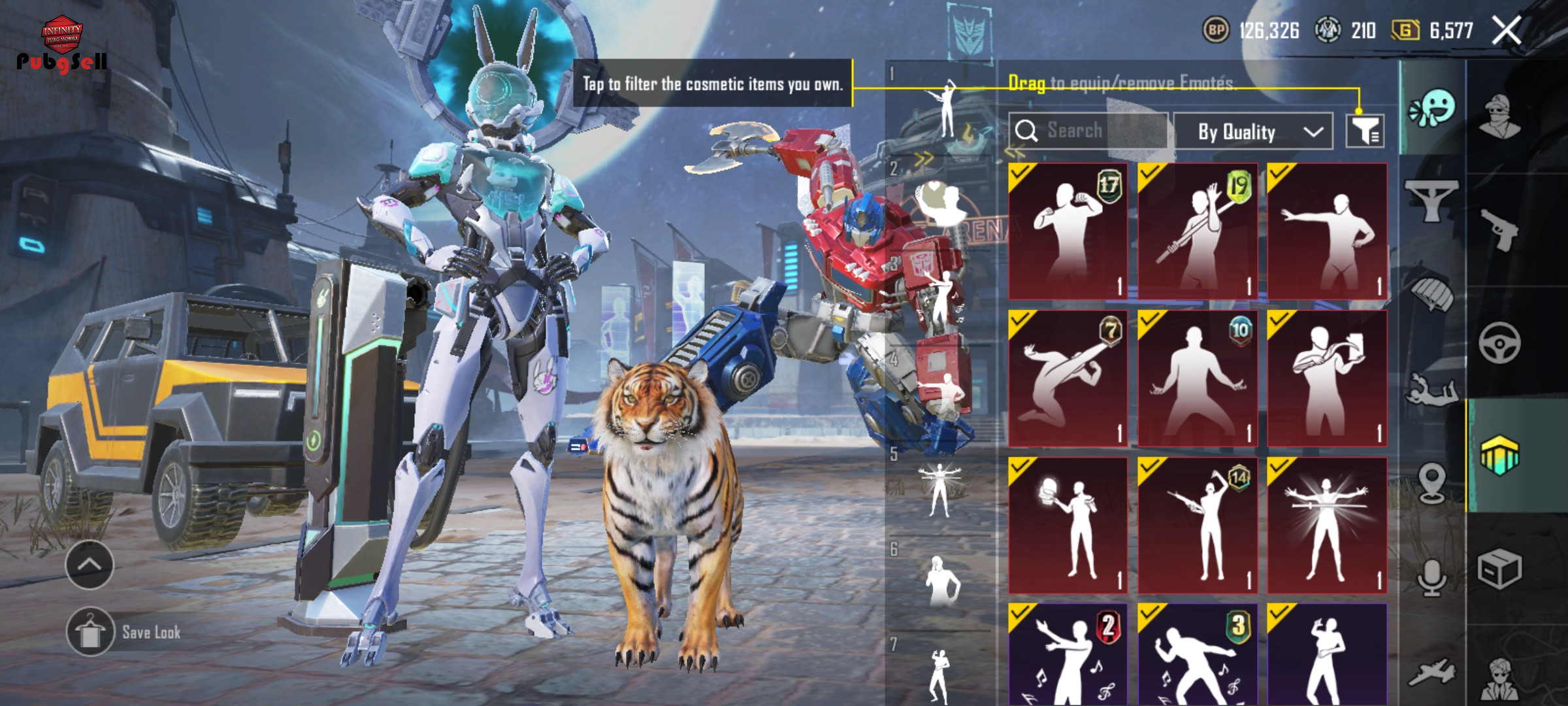Choose the flying kick emote with badge 7
1568x706 pixels.
(x=1068, y=379)
